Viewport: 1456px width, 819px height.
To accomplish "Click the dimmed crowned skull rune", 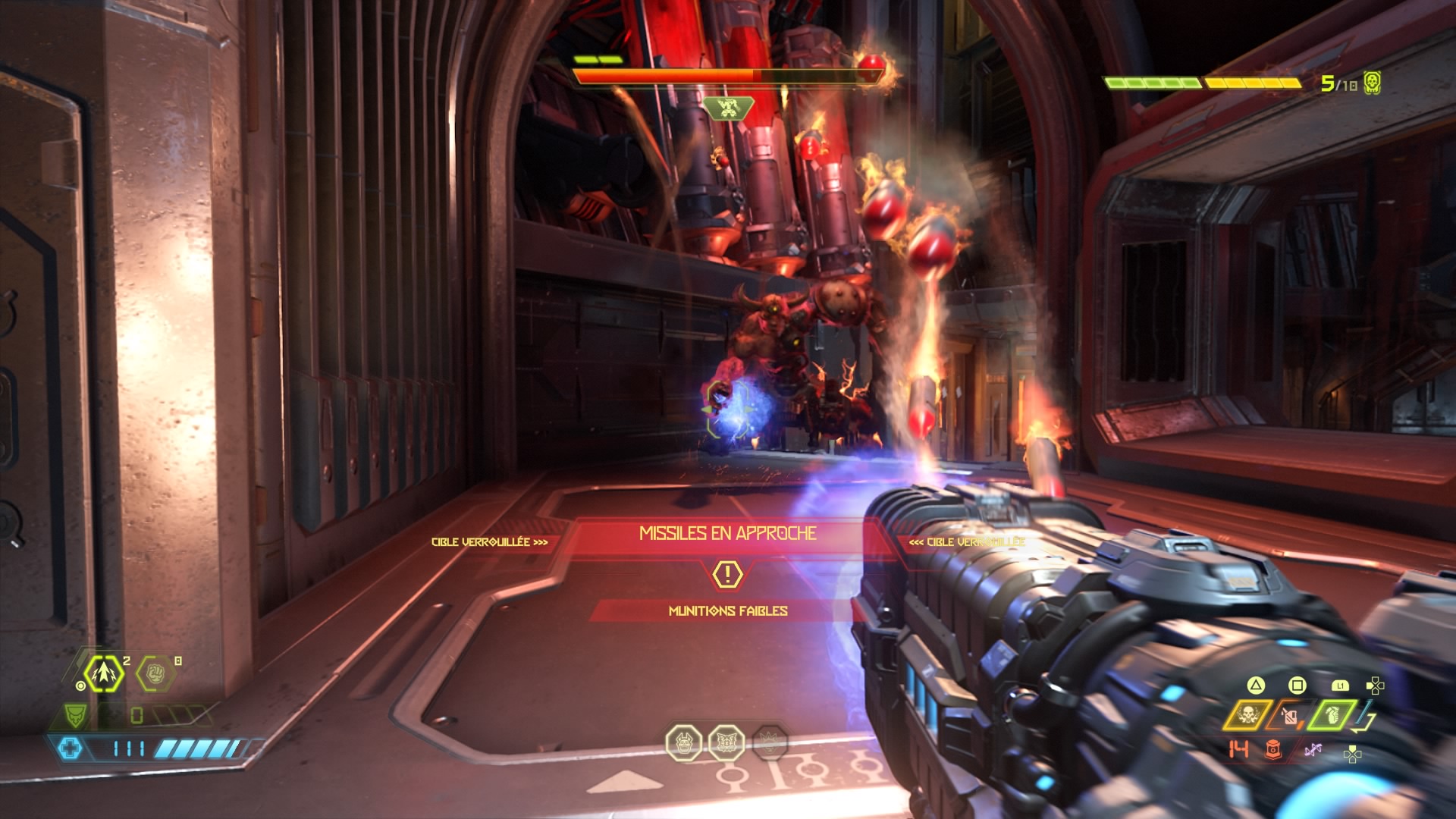I will pyautogui.click(x=769, y=742).
